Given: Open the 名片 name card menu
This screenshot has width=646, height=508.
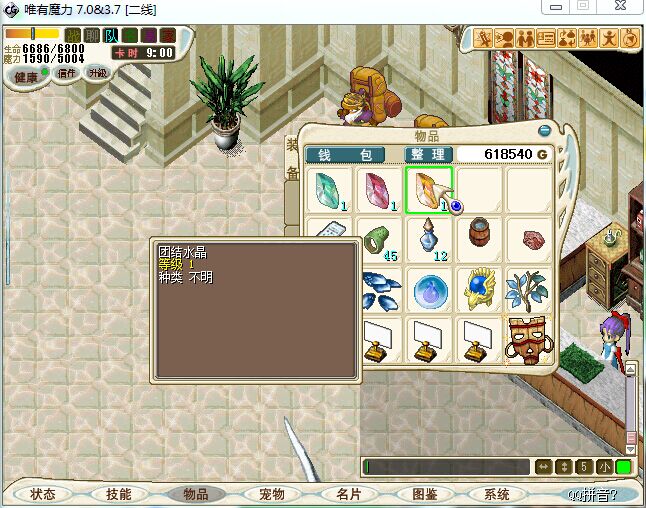Looking at the screenshot, I should [347, 494].
